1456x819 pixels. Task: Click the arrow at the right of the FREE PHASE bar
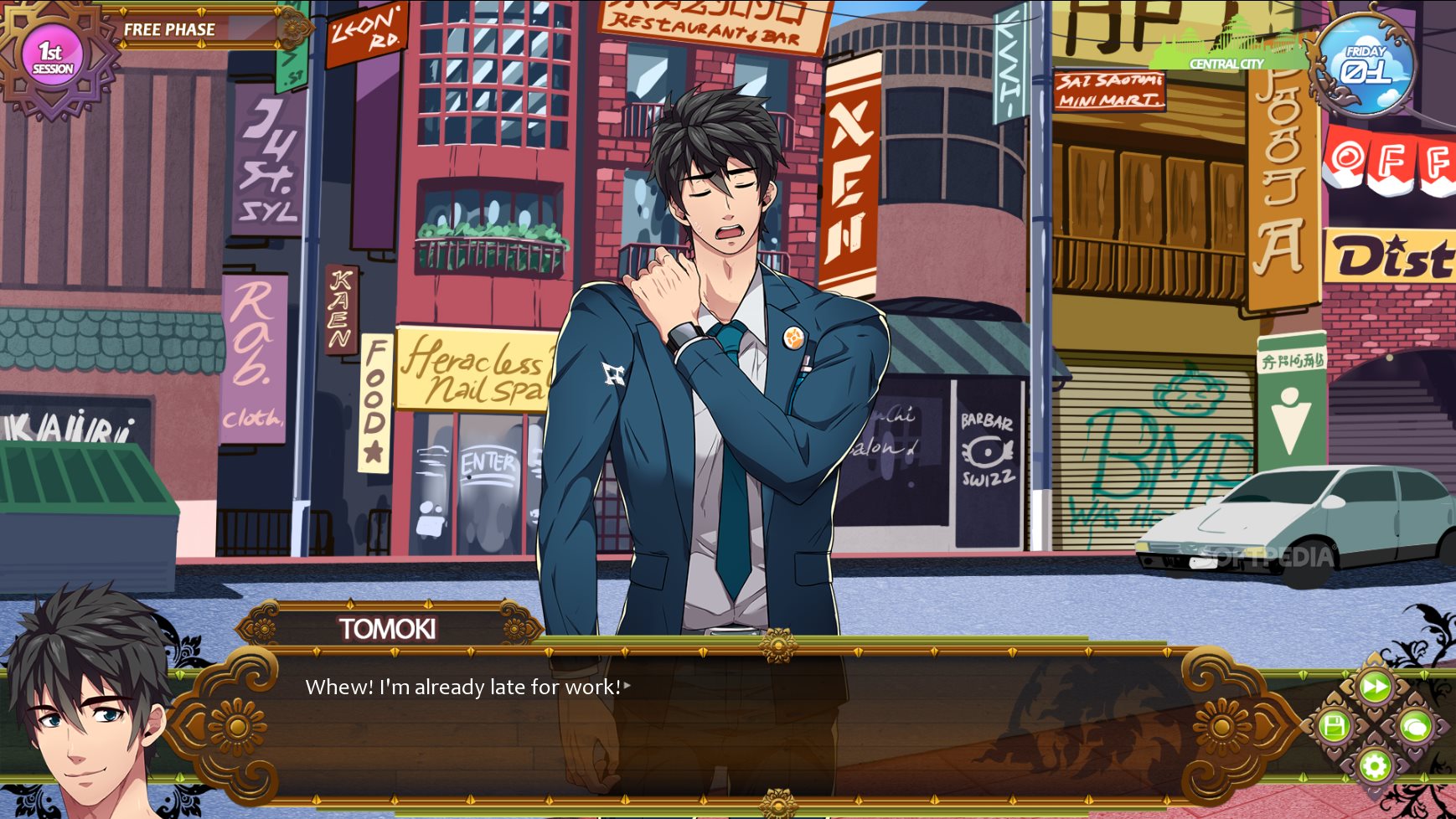(279, 28)
